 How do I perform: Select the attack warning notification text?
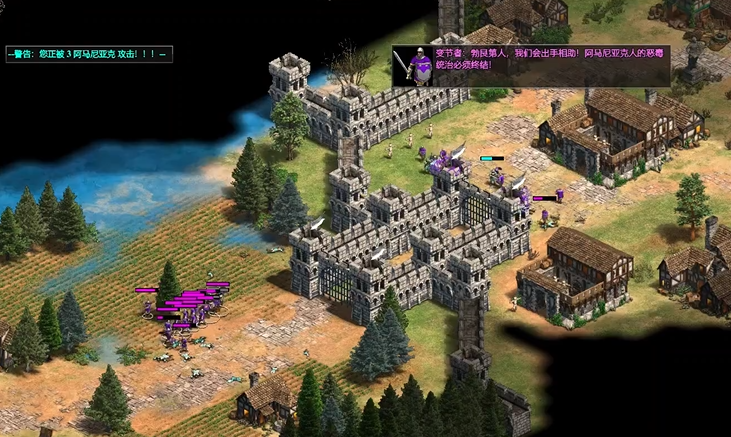[89, 53]
